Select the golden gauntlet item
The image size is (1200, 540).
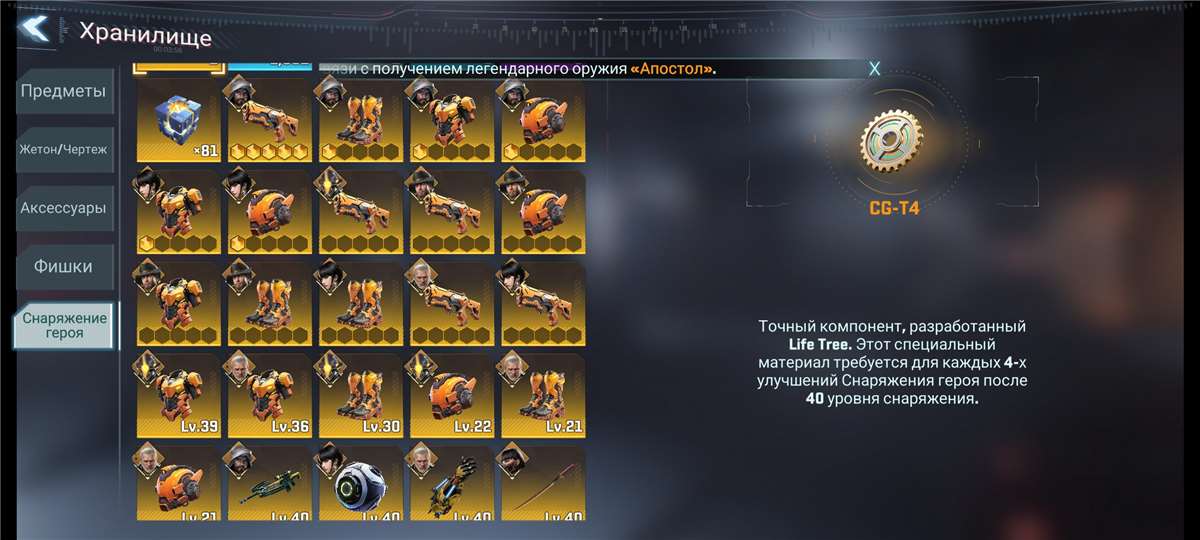(x=451, y=485)
